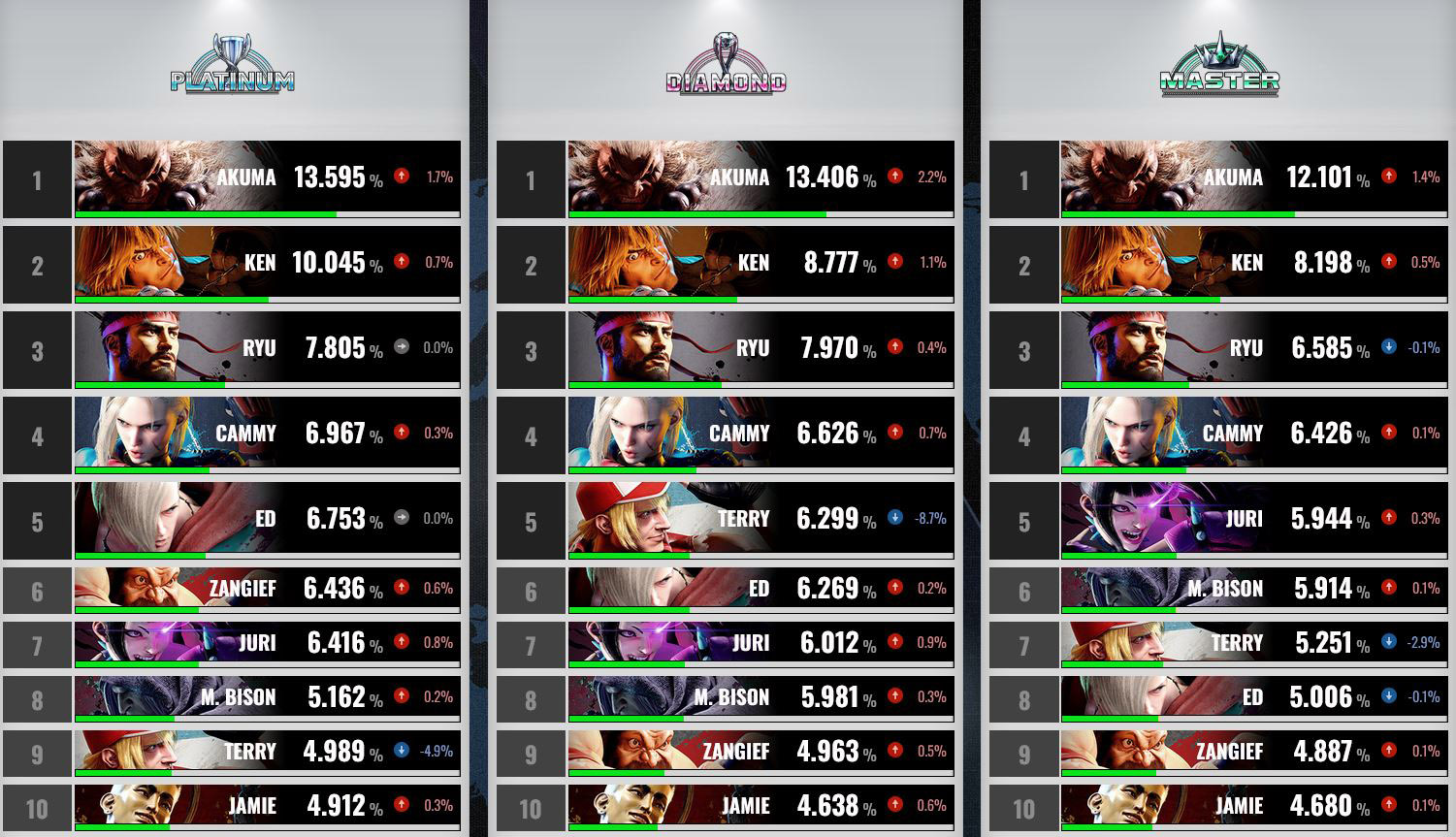Select Ken's entry in the Platinum rankings
Screen dimensions: 1456x837
267,264
